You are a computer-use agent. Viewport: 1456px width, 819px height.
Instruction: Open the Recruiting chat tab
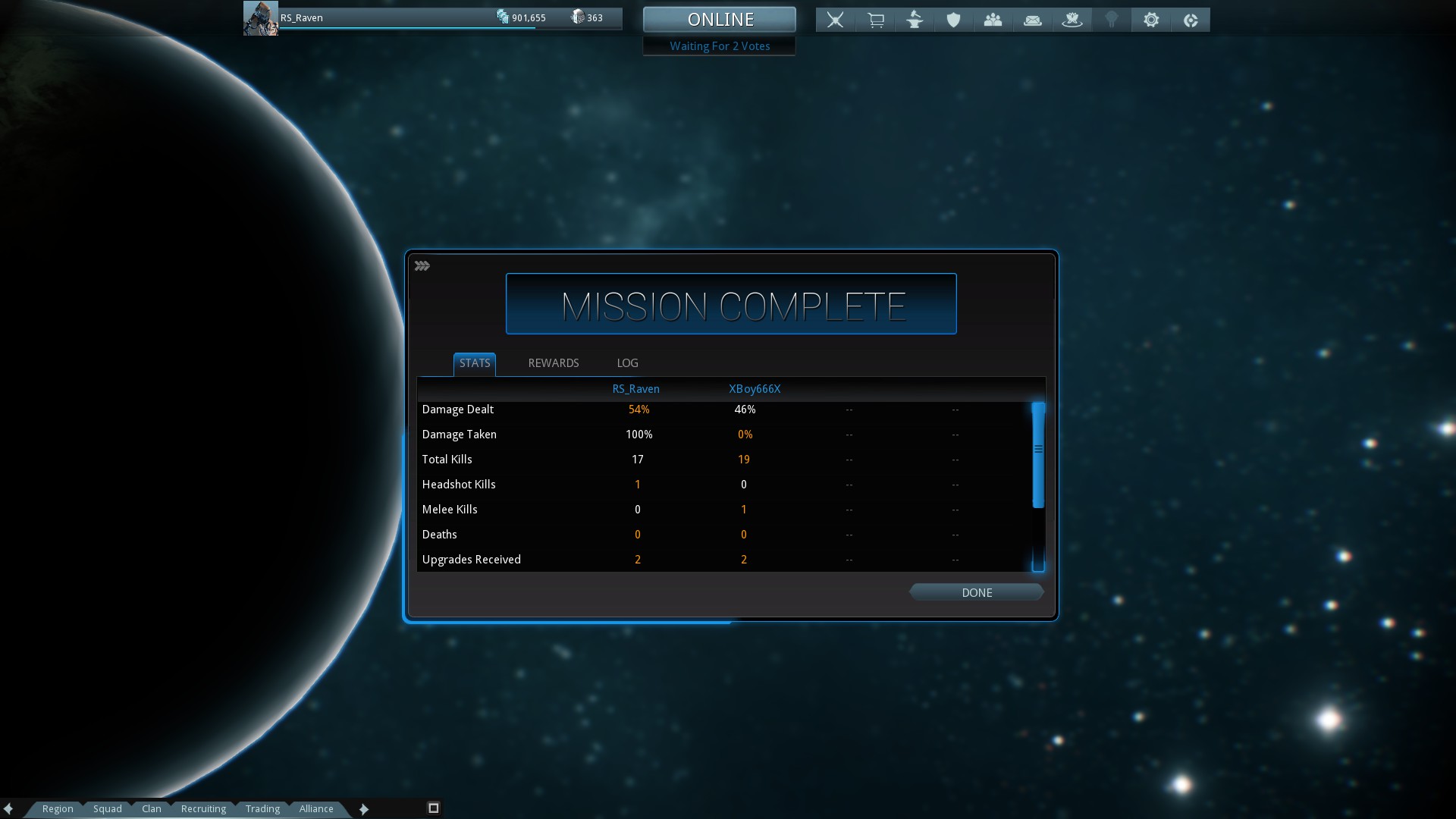(203, 808)
